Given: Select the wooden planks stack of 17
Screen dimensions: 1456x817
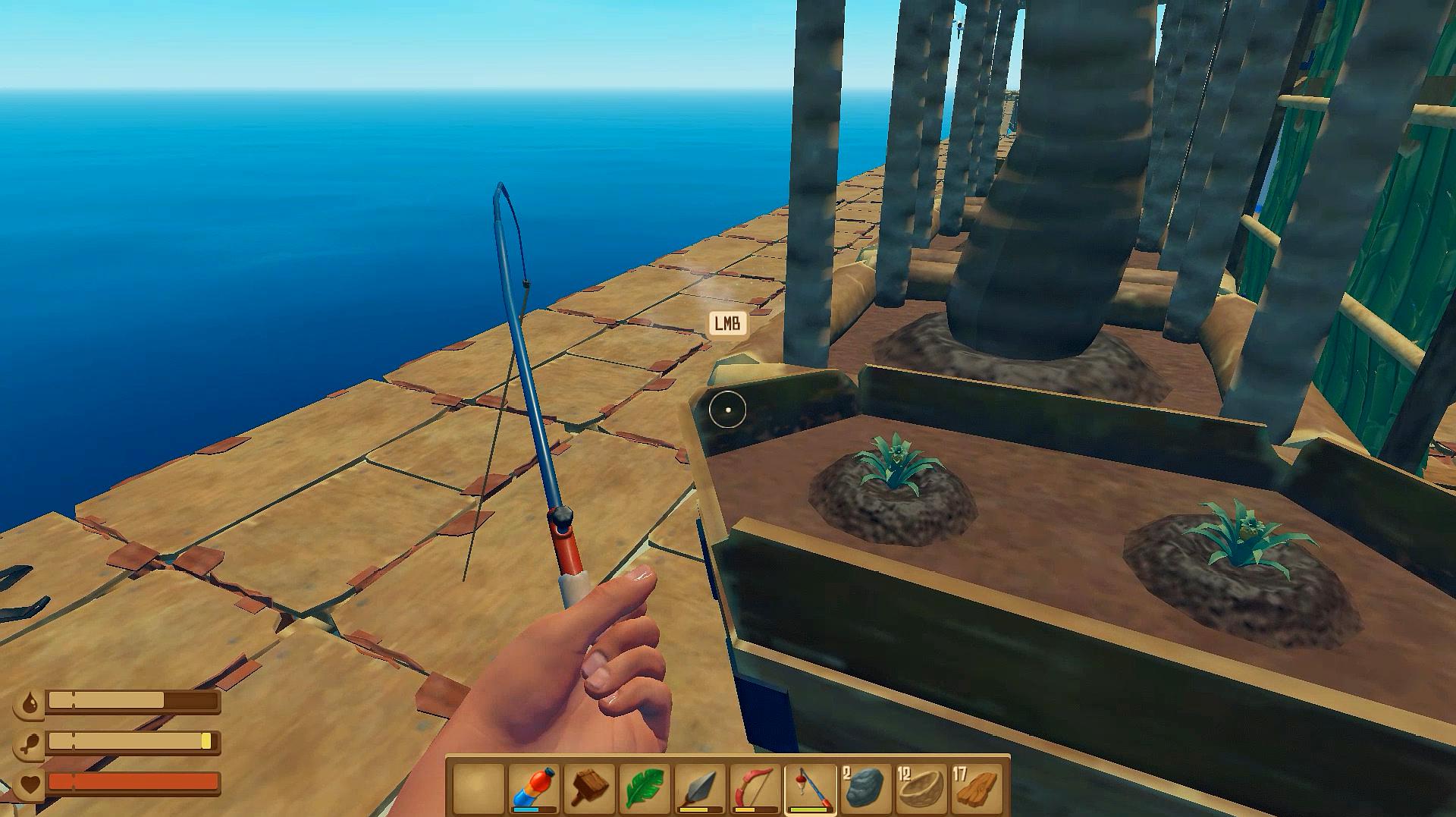Looking at the screenshot, I should click(976, 787).
